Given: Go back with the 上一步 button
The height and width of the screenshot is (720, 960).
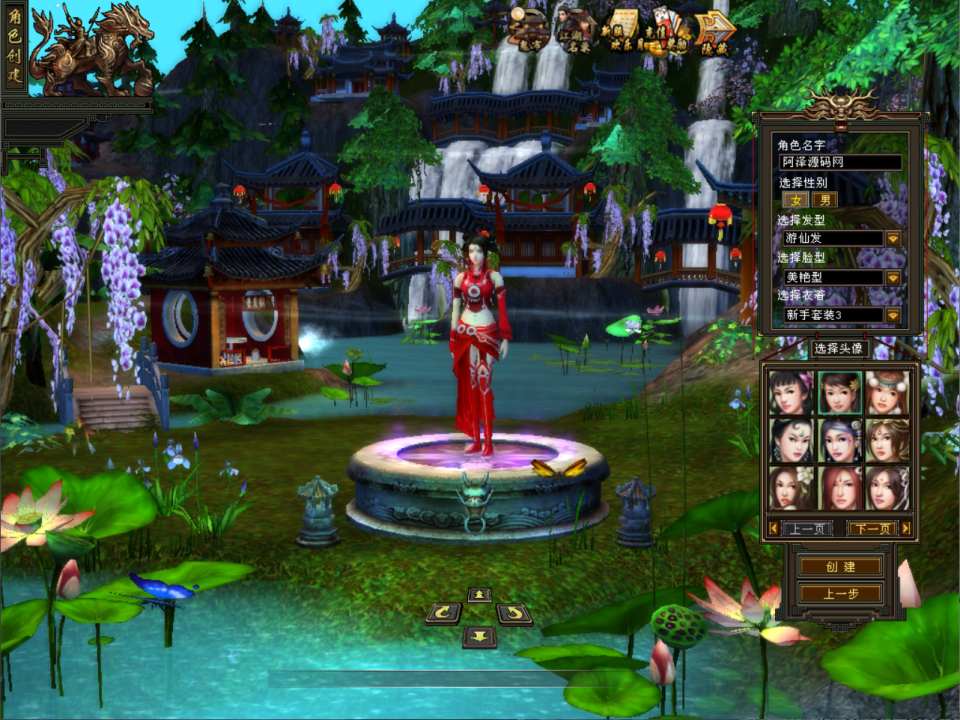Looking at the screenshot, I should click(x=840, y=594).
